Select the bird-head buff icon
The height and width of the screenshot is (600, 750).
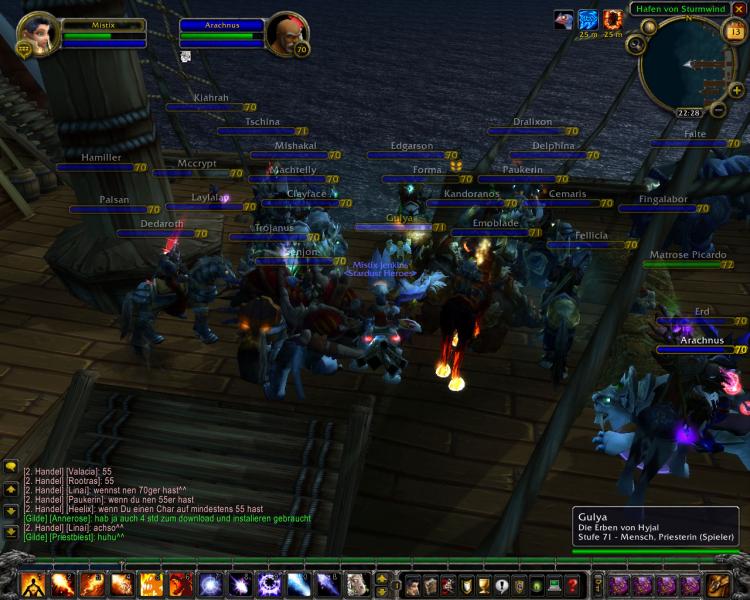coord(564,19)
